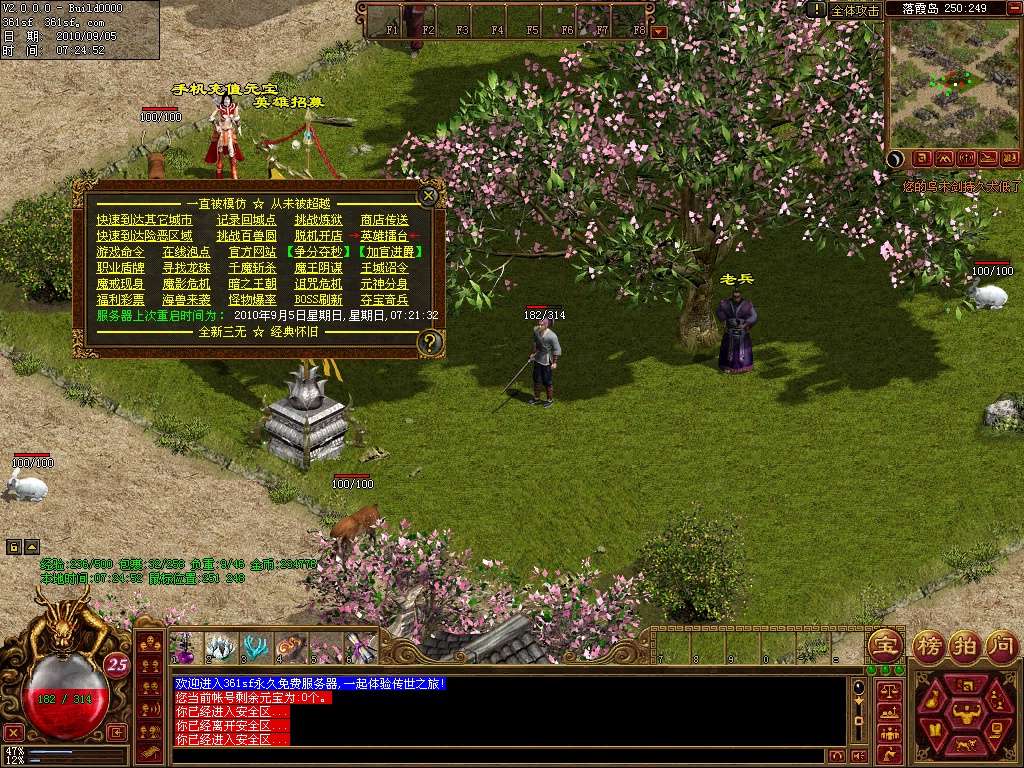The image size is (1024, 768).
Task: Open the 拍 auction button
Action: [x=964, y=643]
